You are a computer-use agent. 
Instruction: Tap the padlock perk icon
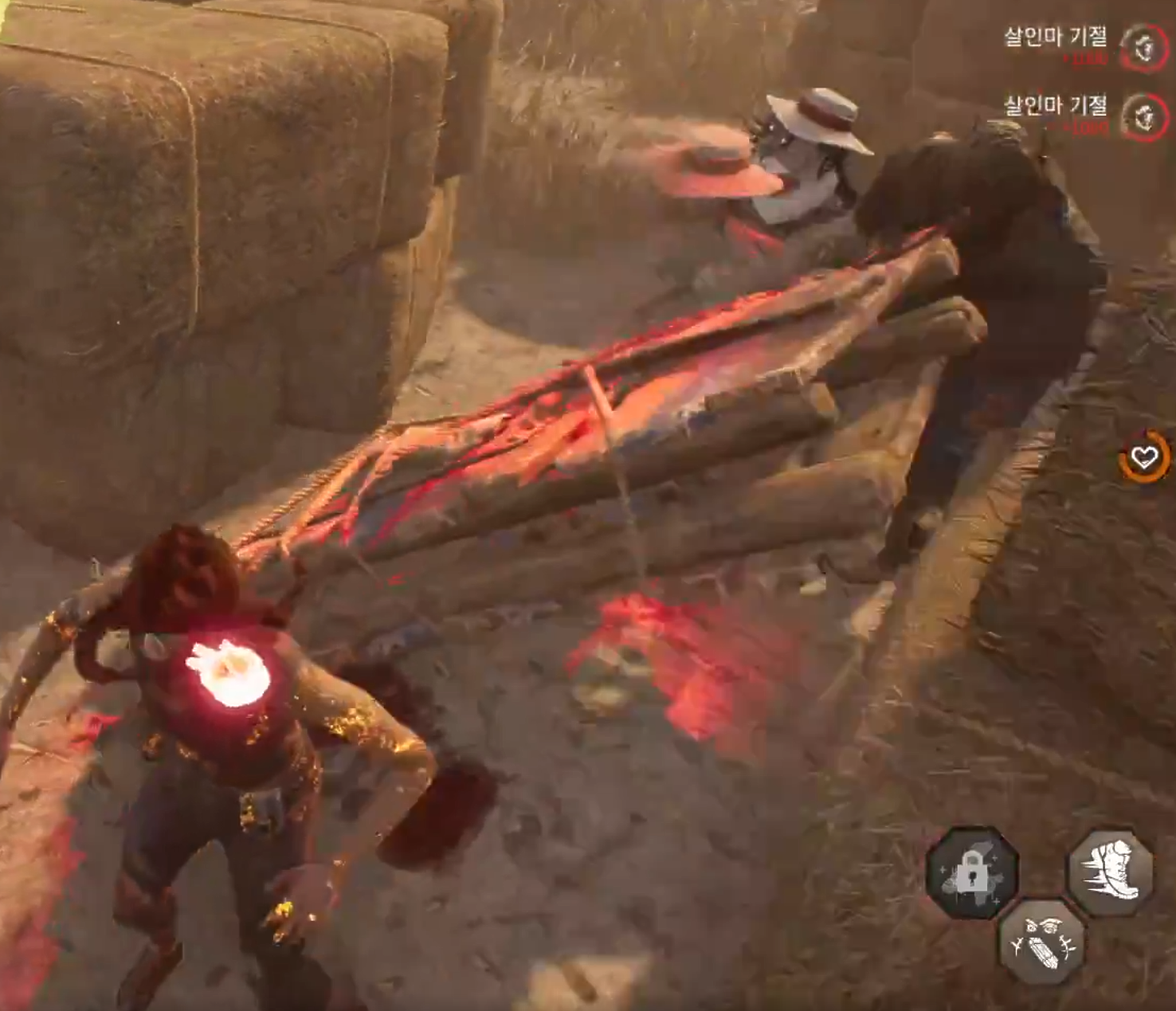point(971,872)
